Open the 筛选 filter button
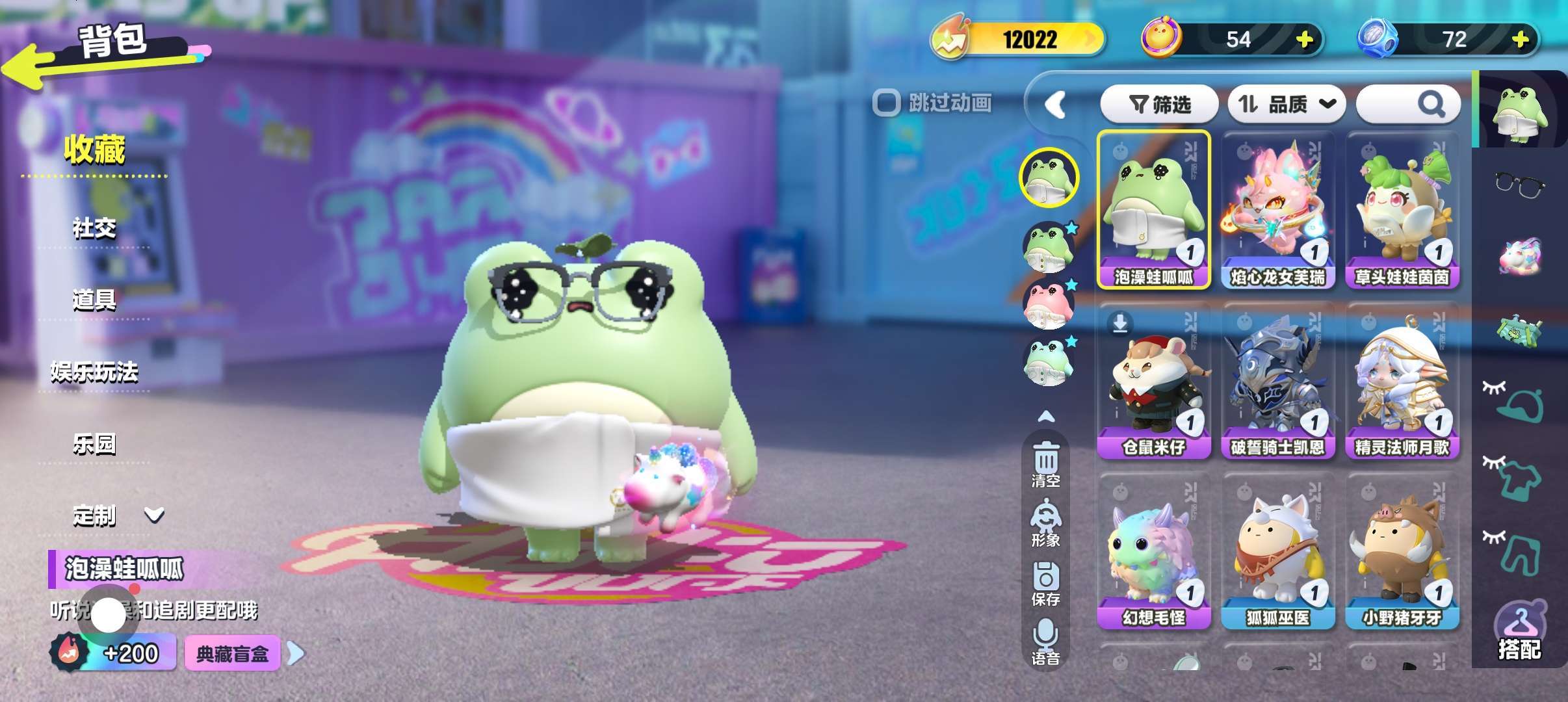Screen dimensions: 1568x702 click(1159, 104)
